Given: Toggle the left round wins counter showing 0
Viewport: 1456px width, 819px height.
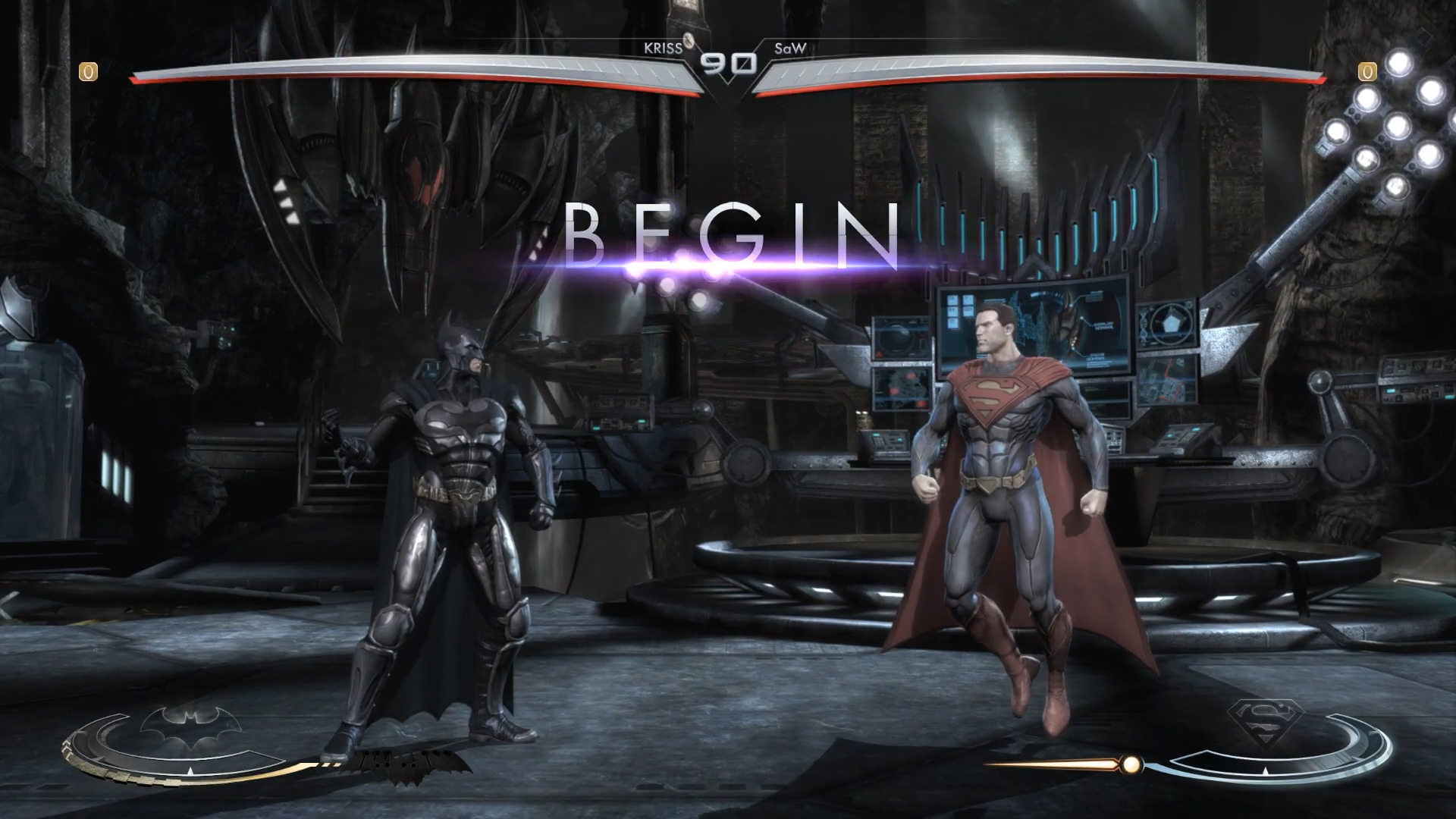Looking at the screenshot, I should (87, 72).
